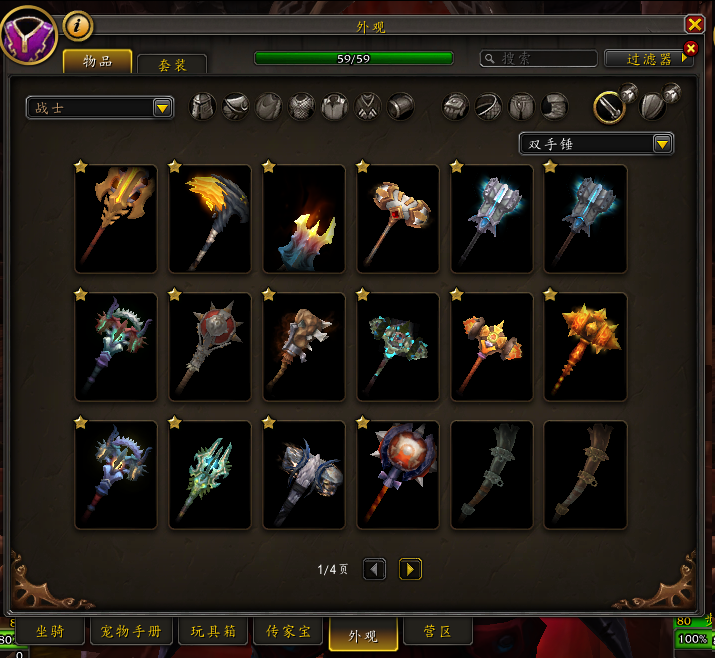Switch to the 套装 tab
715x658 pixels.
point(172,64)
